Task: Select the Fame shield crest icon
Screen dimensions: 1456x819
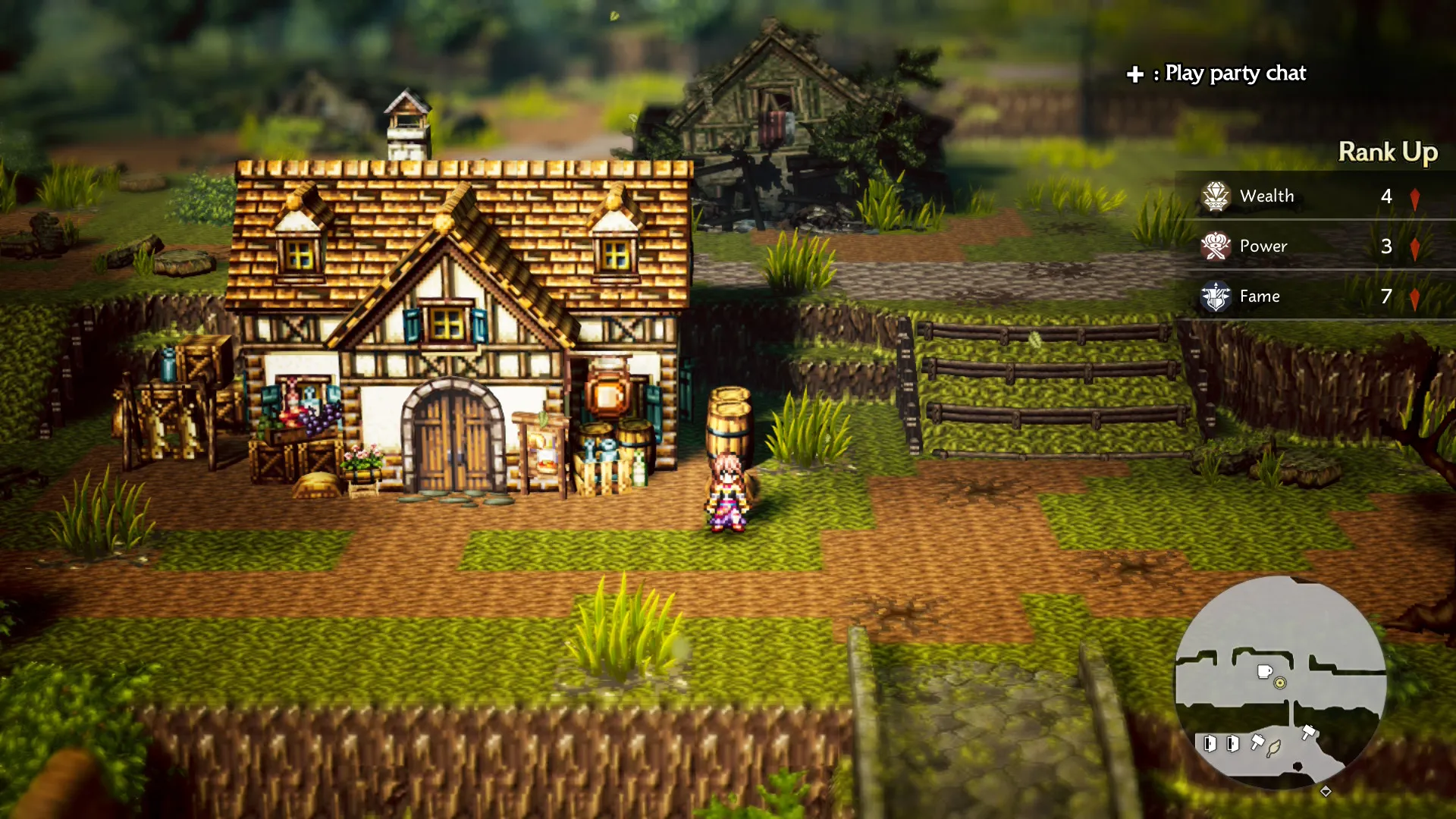Action: tap(1216, 297)
